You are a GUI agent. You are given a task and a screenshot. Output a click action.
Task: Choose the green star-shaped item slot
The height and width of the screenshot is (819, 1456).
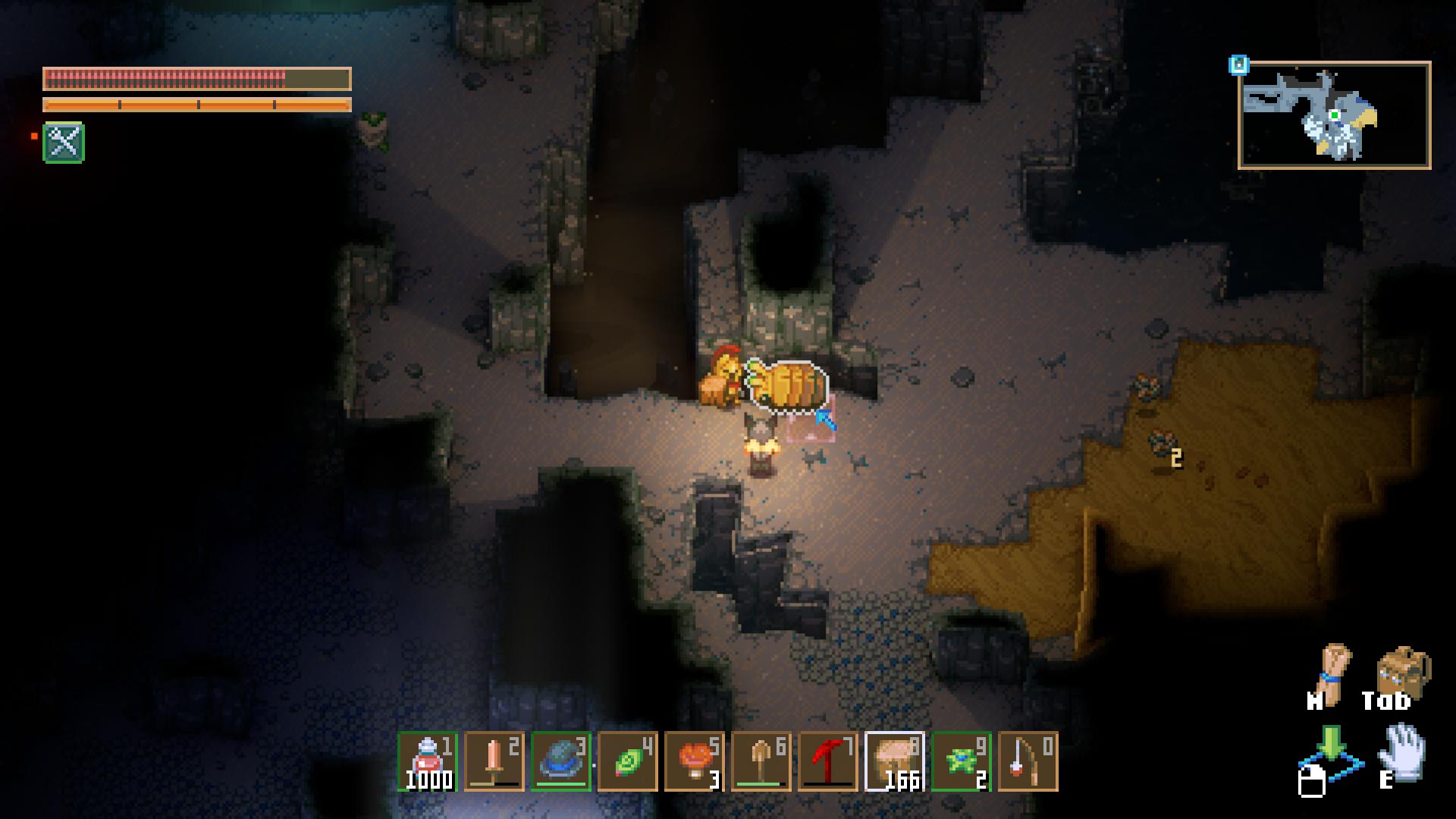(x=961, y=761)
